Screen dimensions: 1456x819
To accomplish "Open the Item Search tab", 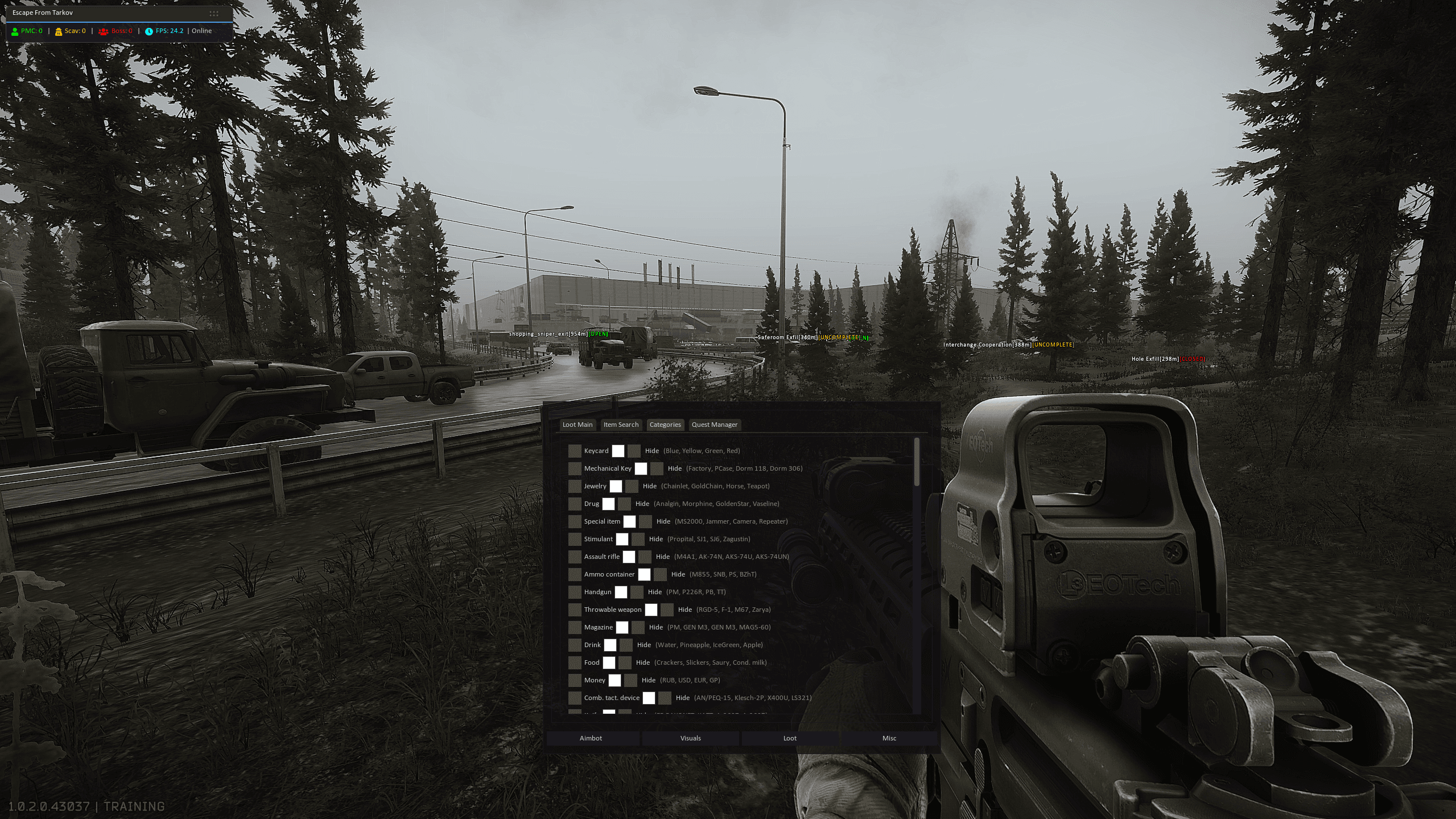I will point(621,425).
